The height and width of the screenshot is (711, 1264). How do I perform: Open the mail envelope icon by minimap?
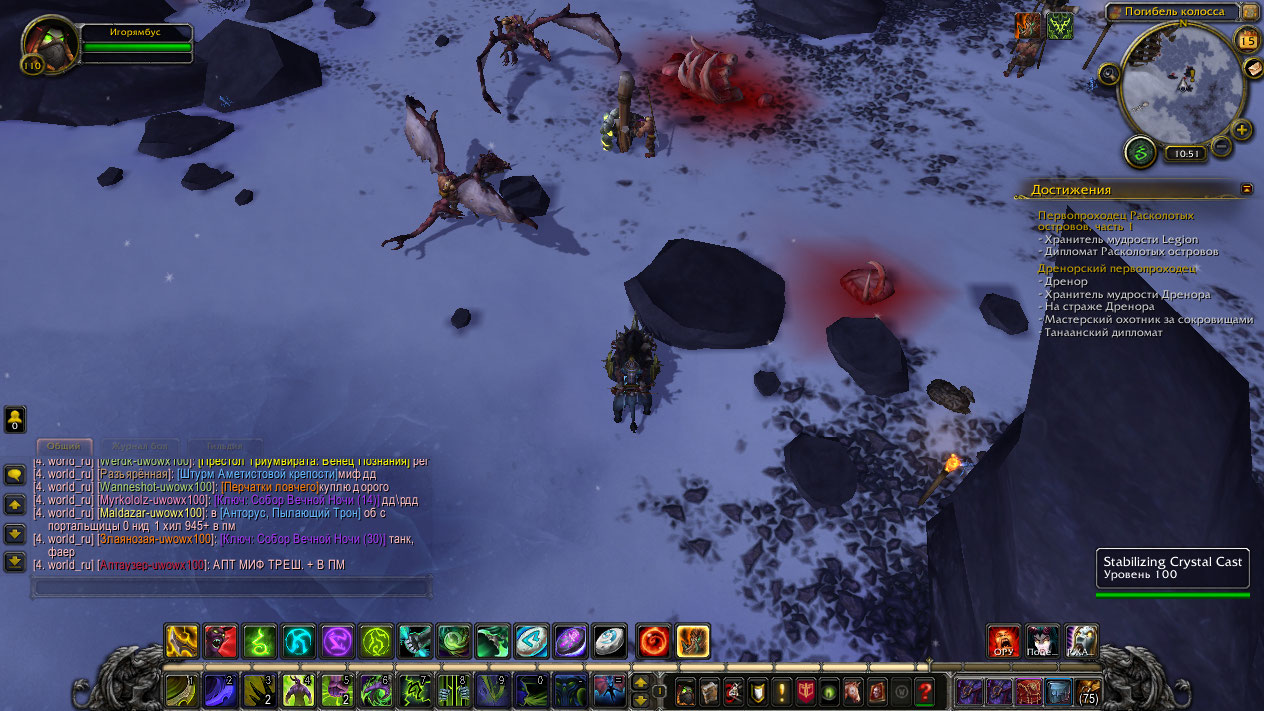click(1254, 68)
